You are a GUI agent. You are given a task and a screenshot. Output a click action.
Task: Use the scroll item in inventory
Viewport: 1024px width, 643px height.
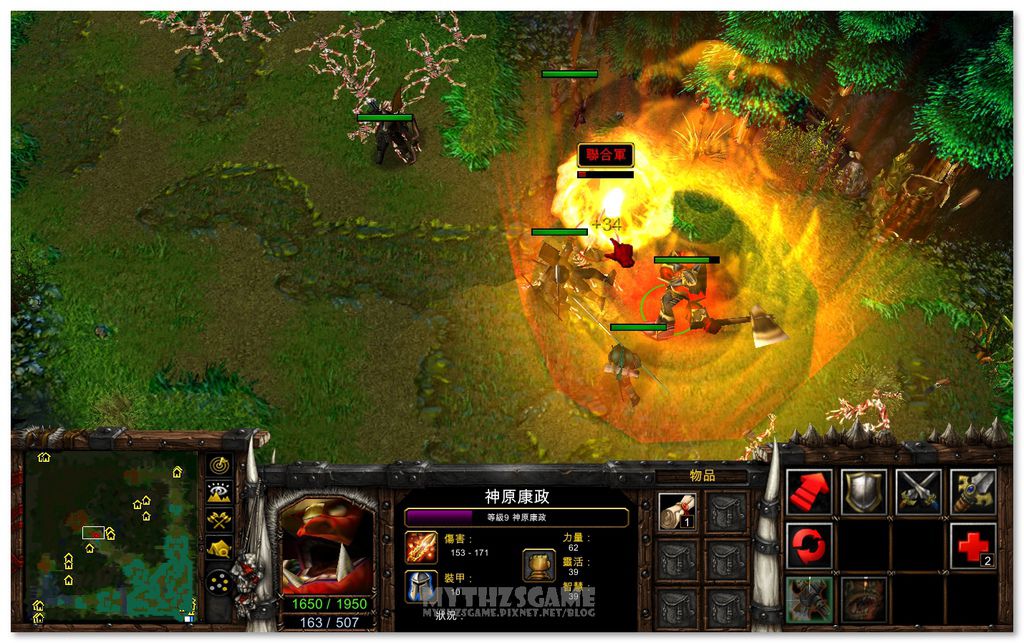coord(676,511)
